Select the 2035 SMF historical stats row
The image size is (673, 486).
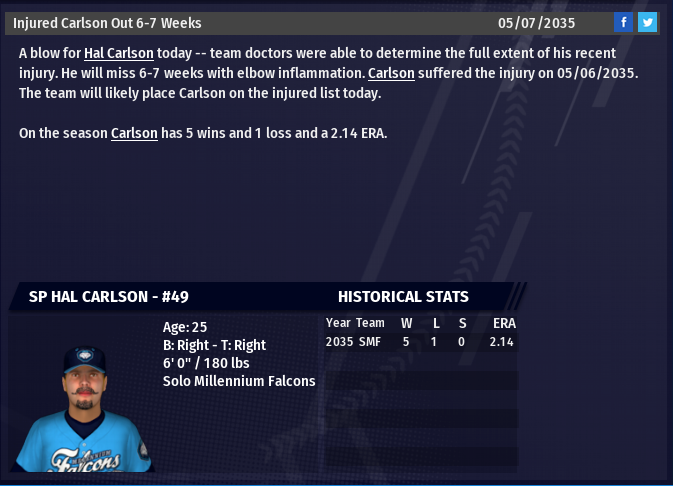tap(420, 342)
